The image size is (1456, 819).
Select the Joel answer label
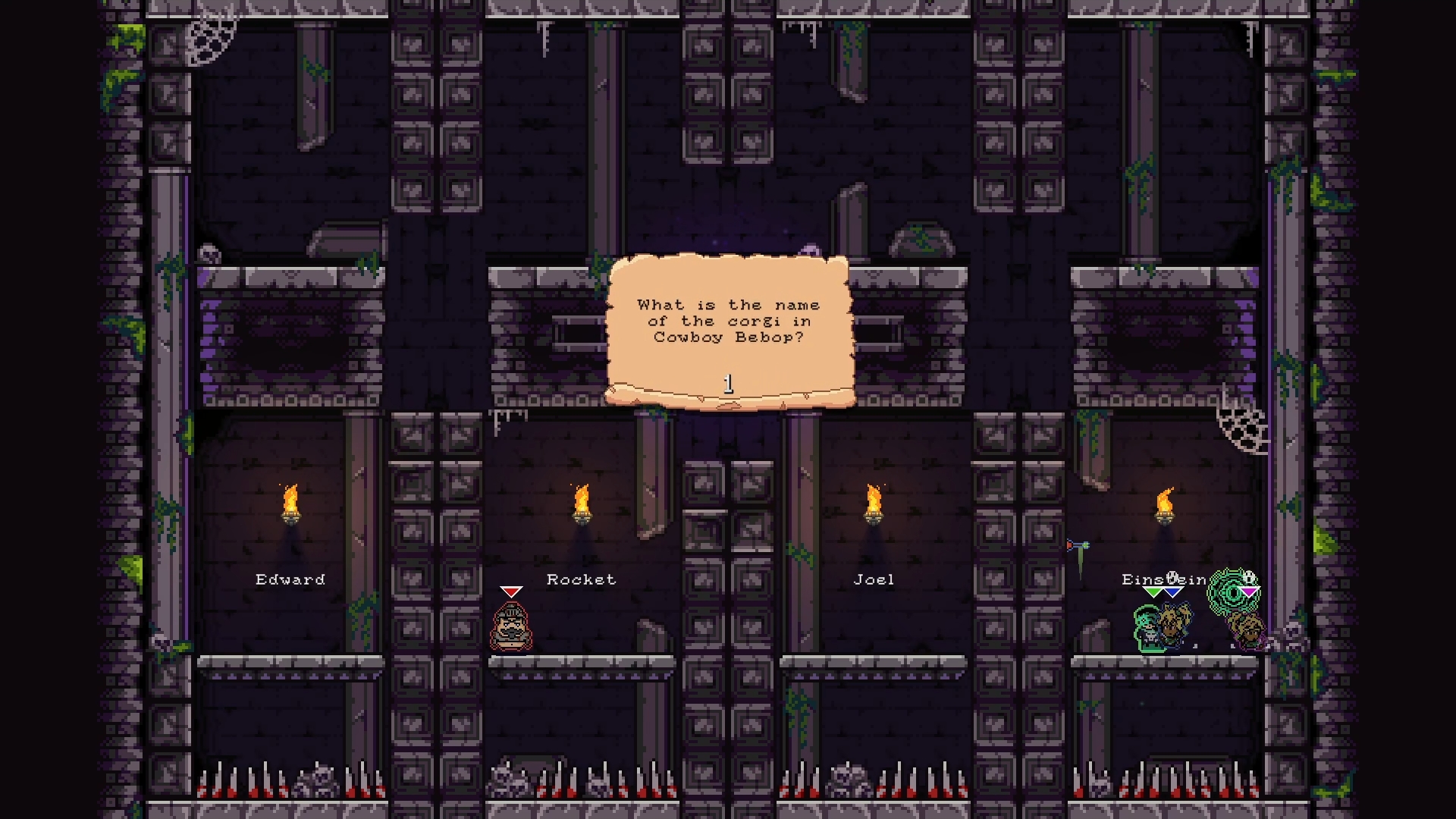click(873, 579)
